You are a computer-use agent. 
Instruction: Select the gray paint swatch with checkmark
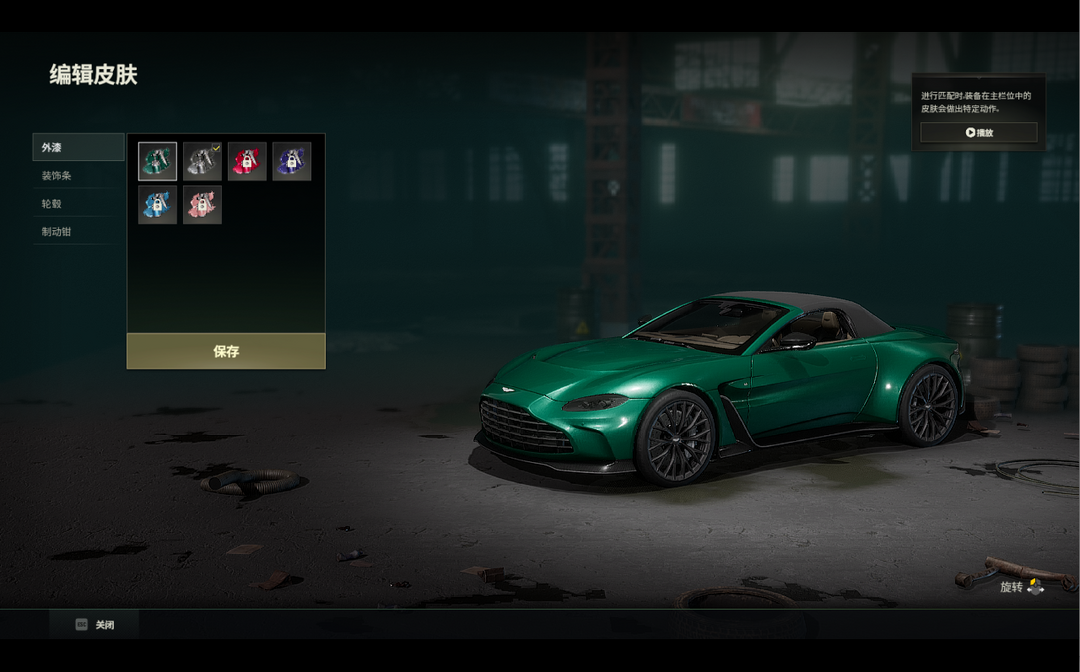pyautogui.click(x=202, y=161)
